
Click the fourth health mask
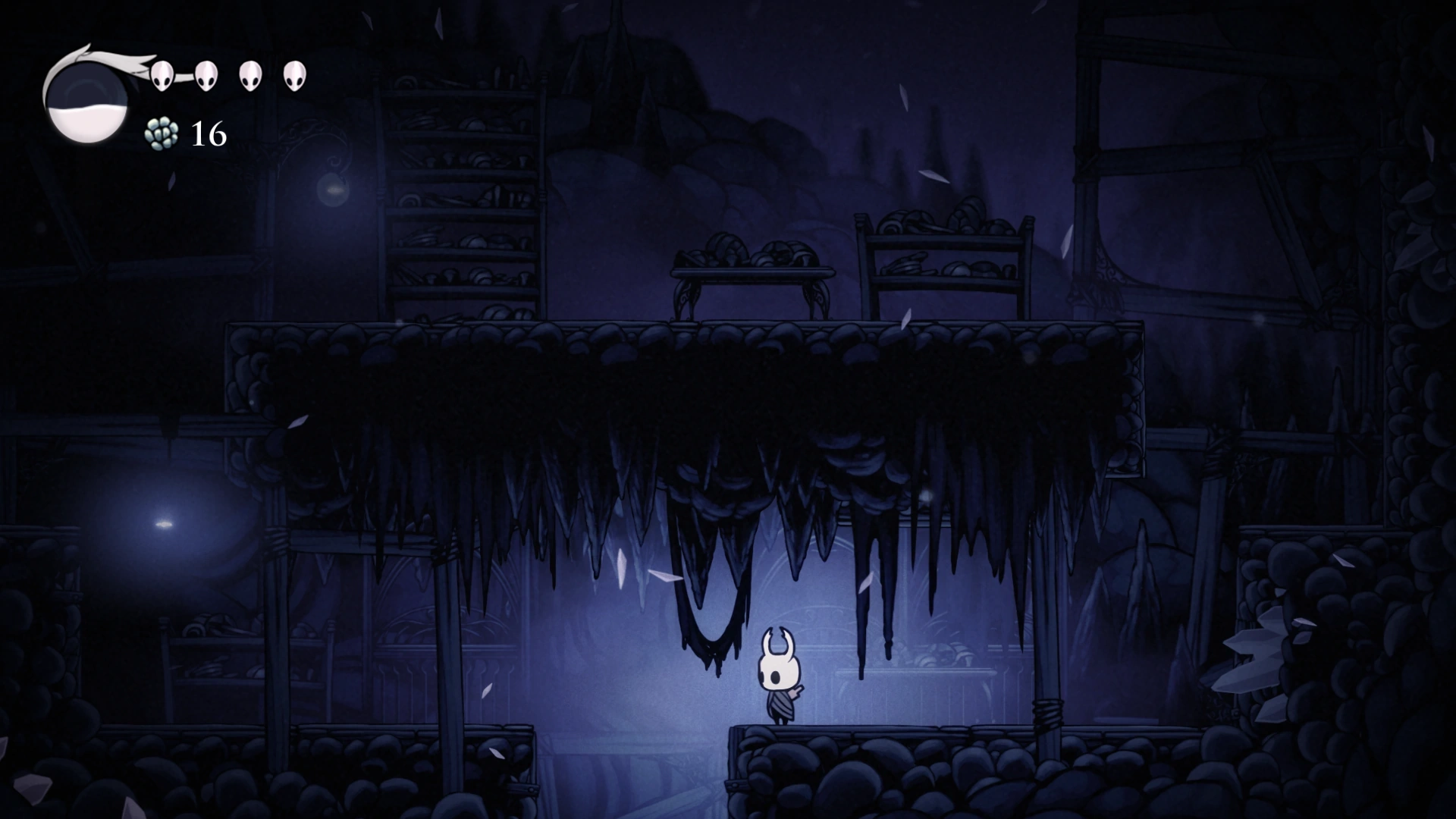point(294,75)
